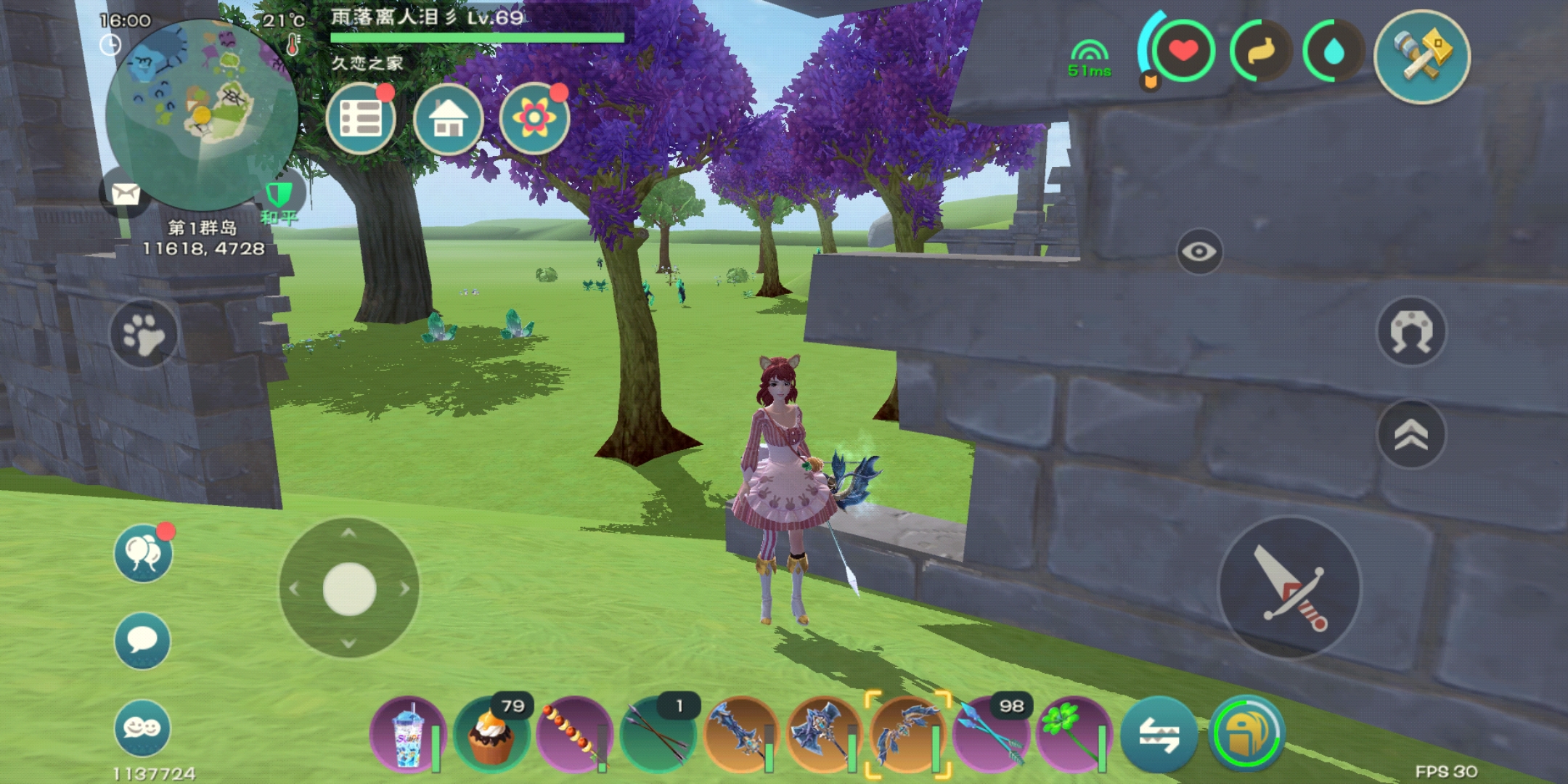Attack with the sword action button
The width and height of the screenshot is (1568, 784).
[1290, 588]
